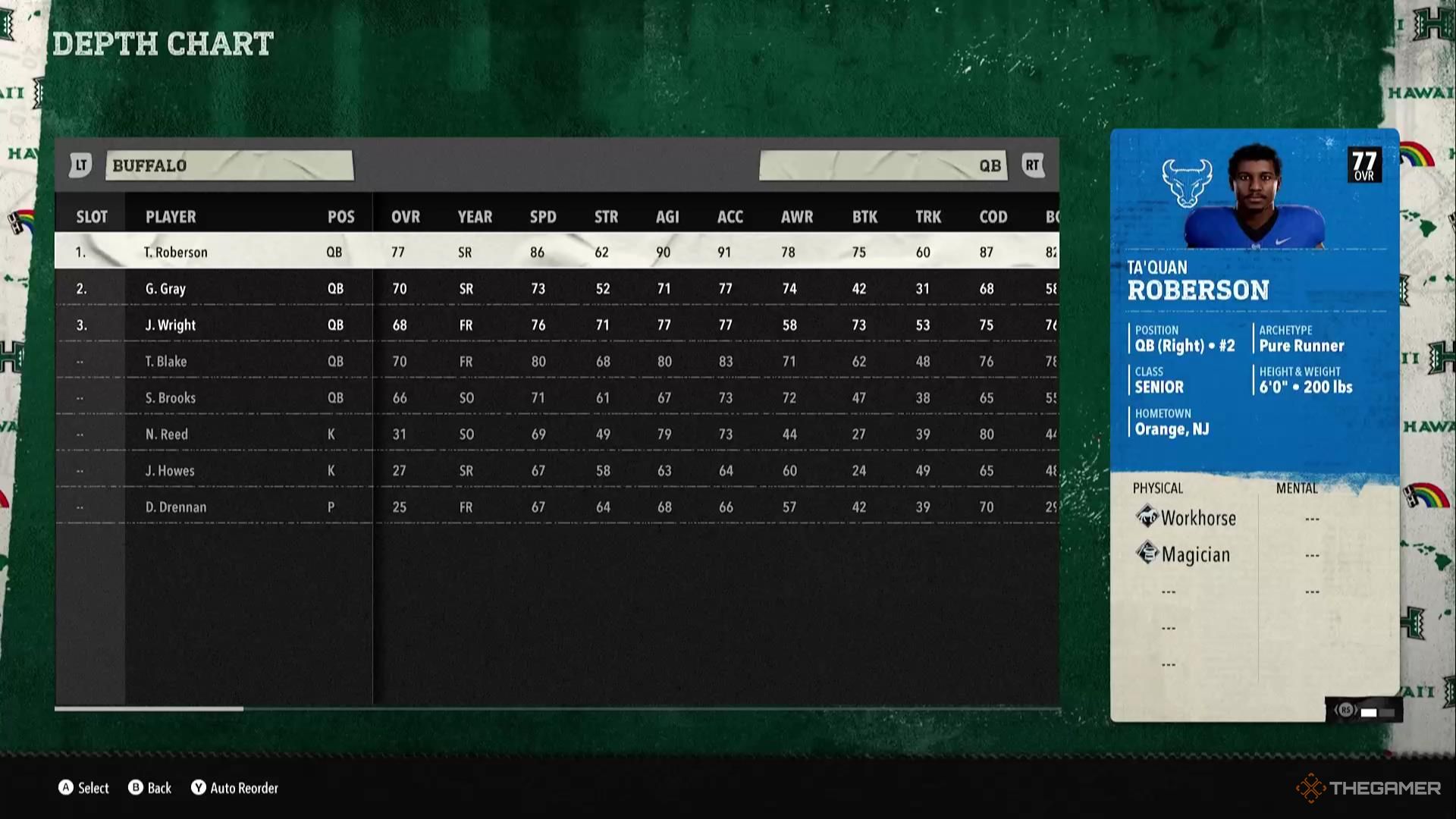Choose G. Gray as quarterback
The height and width of the screenshot is (819, 1456).
(x=165, y=288)
